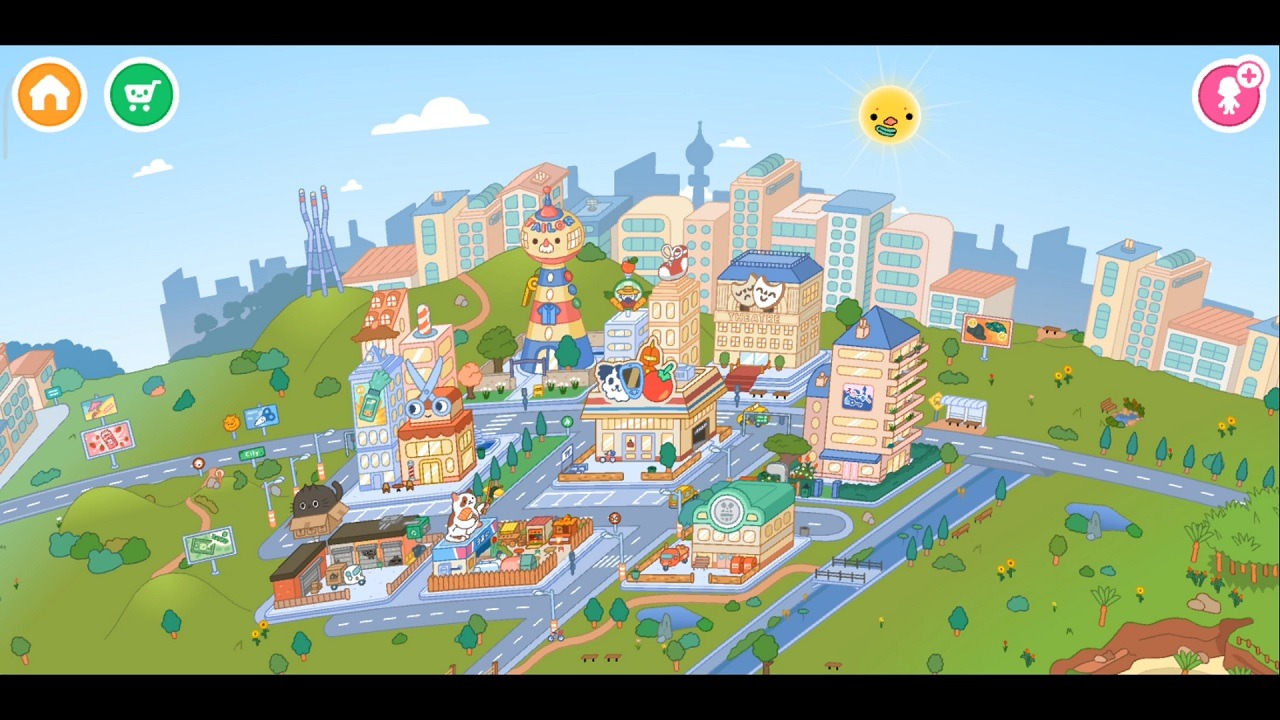Select the green money billboard near the path
This screenshot has height=720, width=1280.
209,543
